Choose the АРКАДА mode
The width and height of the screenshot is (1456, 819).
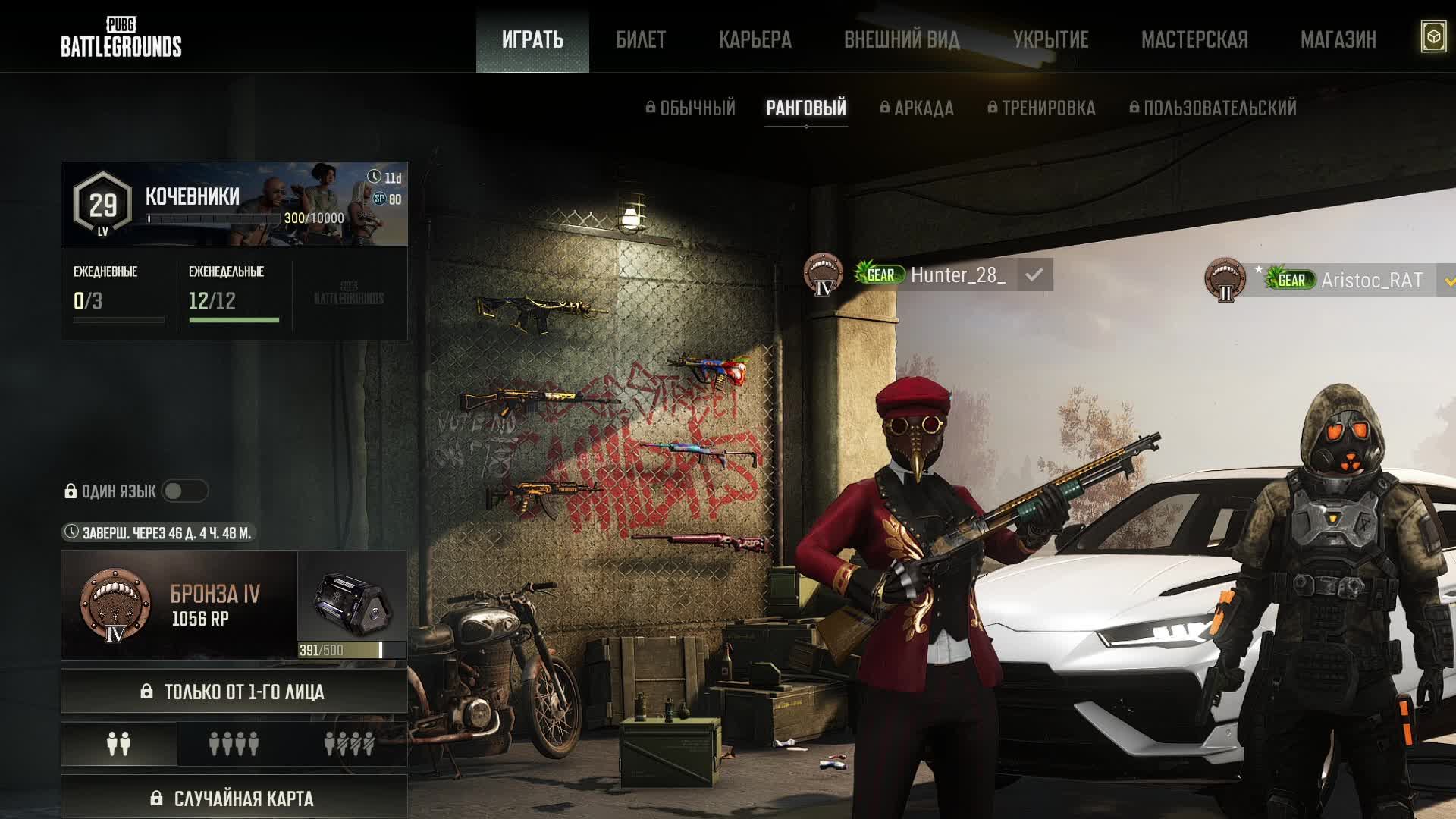pos(917,108)
